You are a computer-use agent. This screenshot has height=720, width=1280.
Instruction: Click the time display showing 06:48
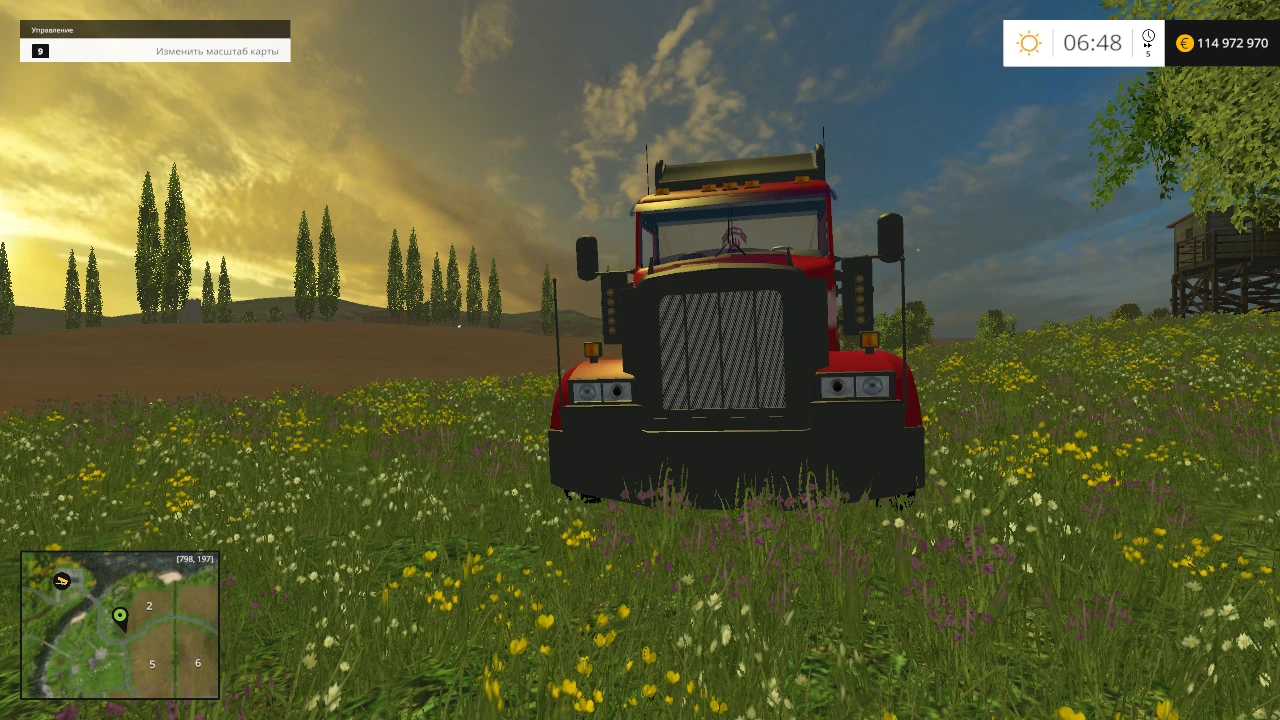[1093, 42]
